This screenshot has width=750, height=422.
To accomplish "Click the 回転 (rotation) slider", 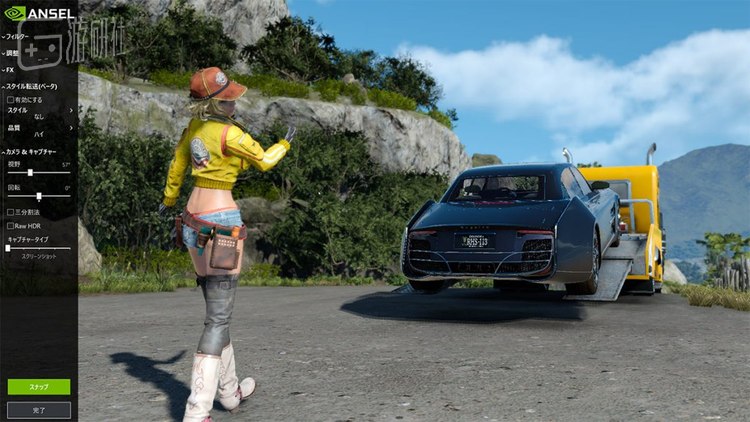I will point(39,196).
